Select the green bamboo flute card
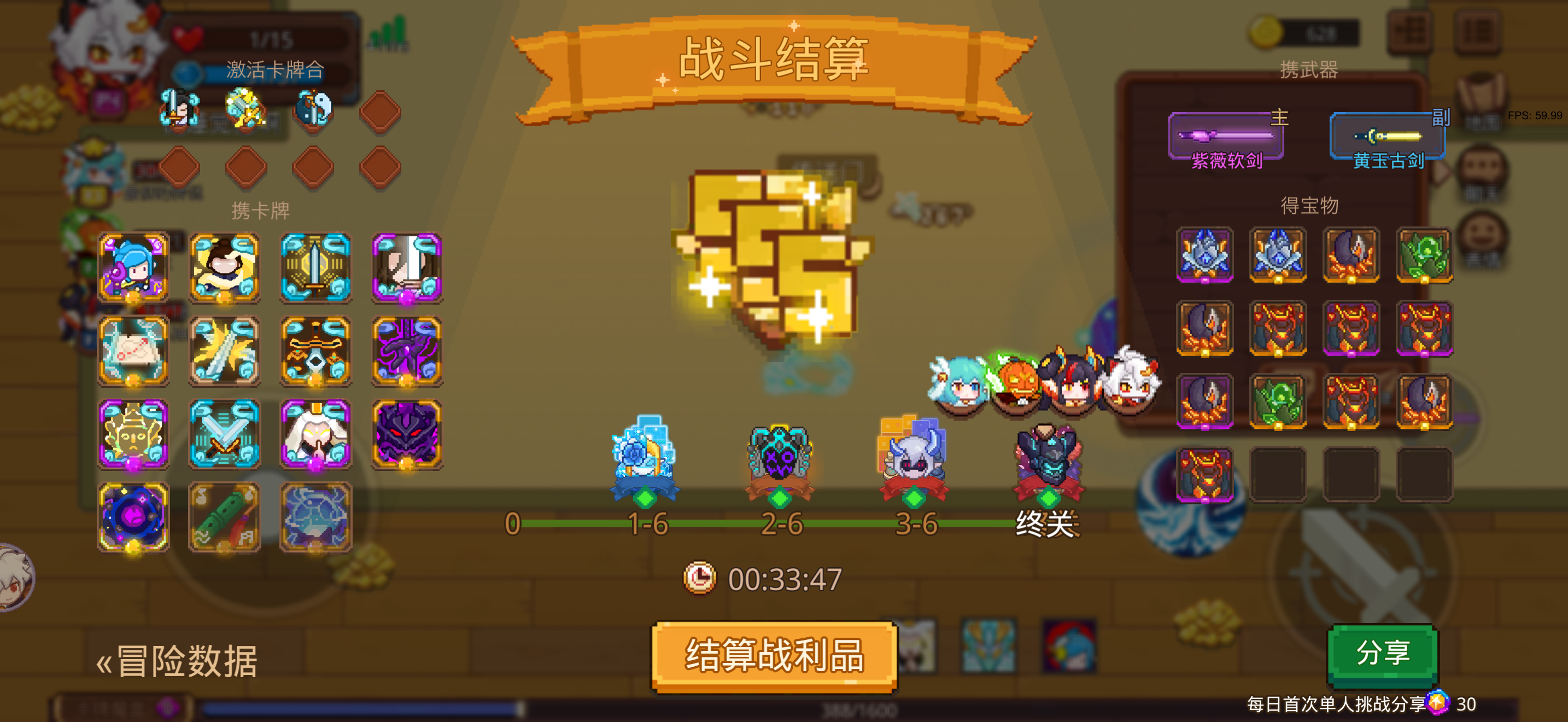The height and width of the screenshot is (722, 1568). coord(225,517)
